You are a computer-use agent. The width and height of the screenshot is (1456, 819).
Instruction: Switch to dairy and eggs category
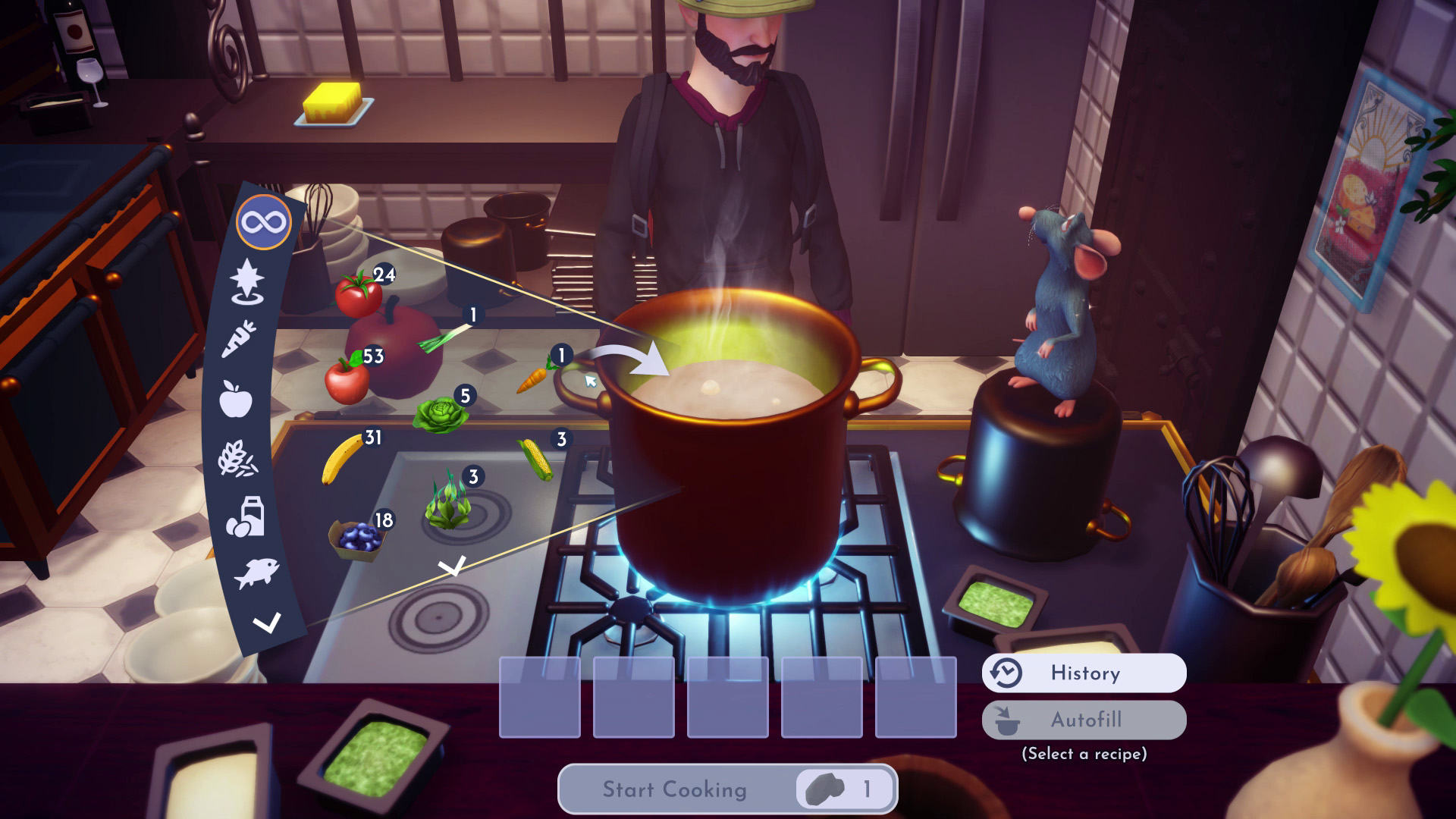click(246, 517)
